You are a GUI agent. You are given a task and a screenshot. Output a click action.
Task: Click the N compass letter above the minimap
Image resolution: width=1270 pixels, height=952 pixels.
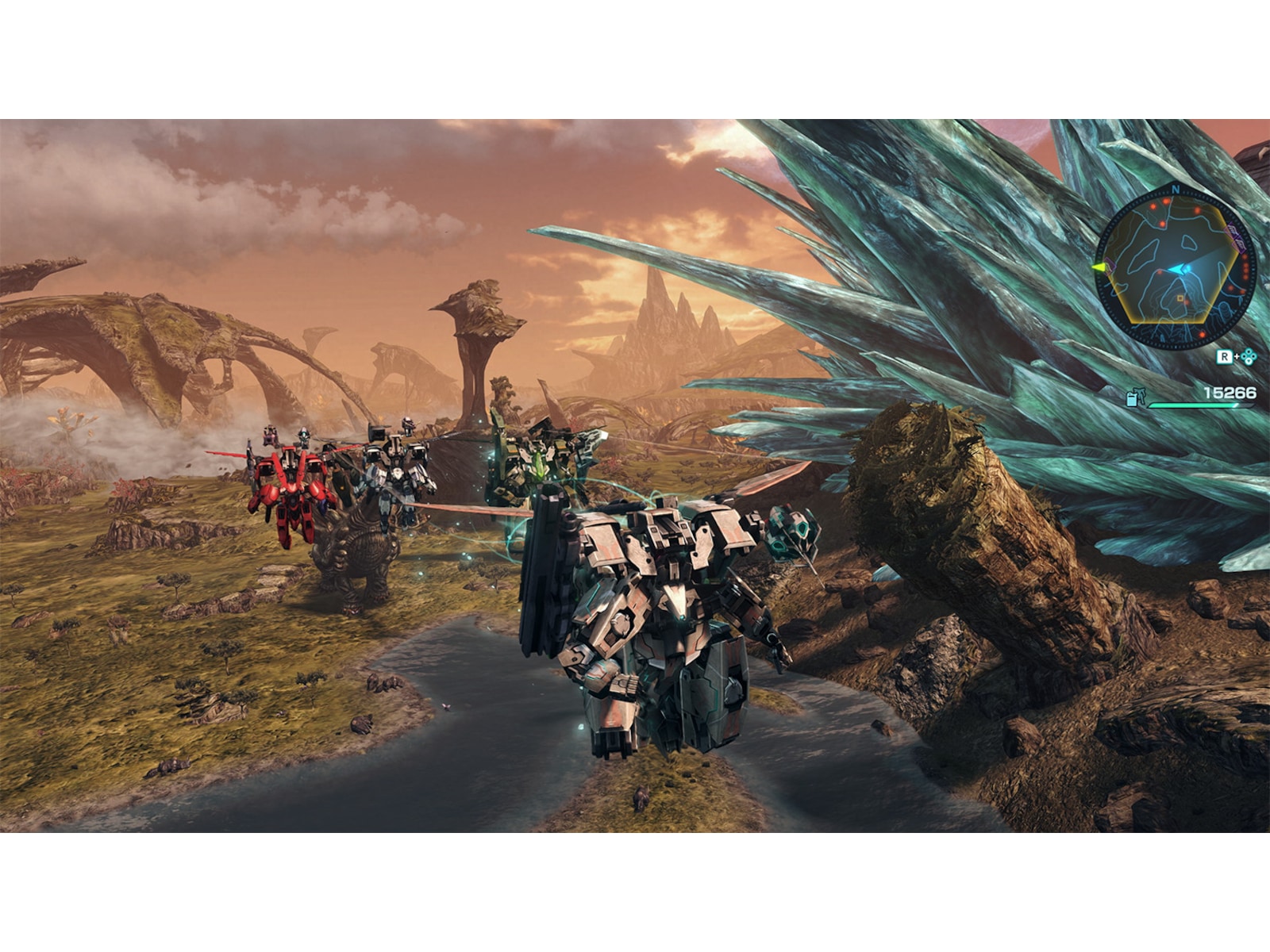tap(1176, 190)
